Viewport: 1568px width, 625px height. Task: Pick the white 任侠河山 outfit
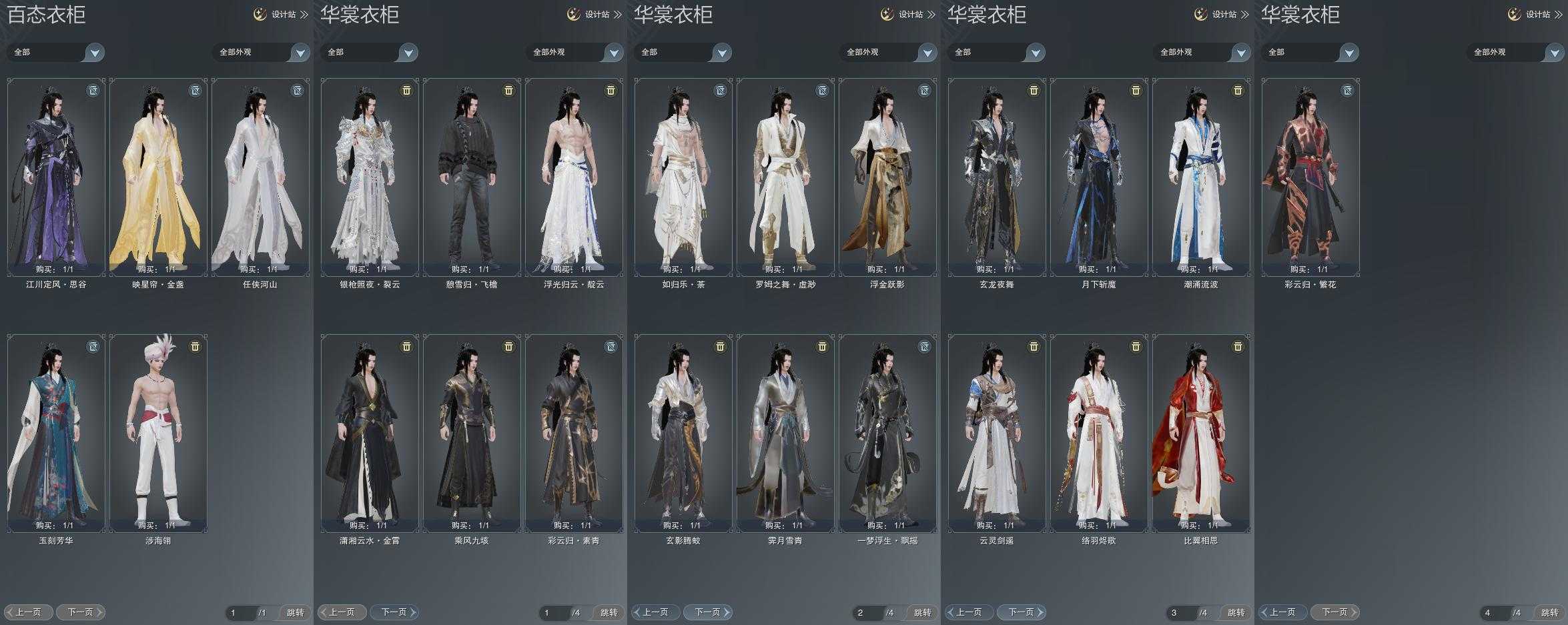260,177
